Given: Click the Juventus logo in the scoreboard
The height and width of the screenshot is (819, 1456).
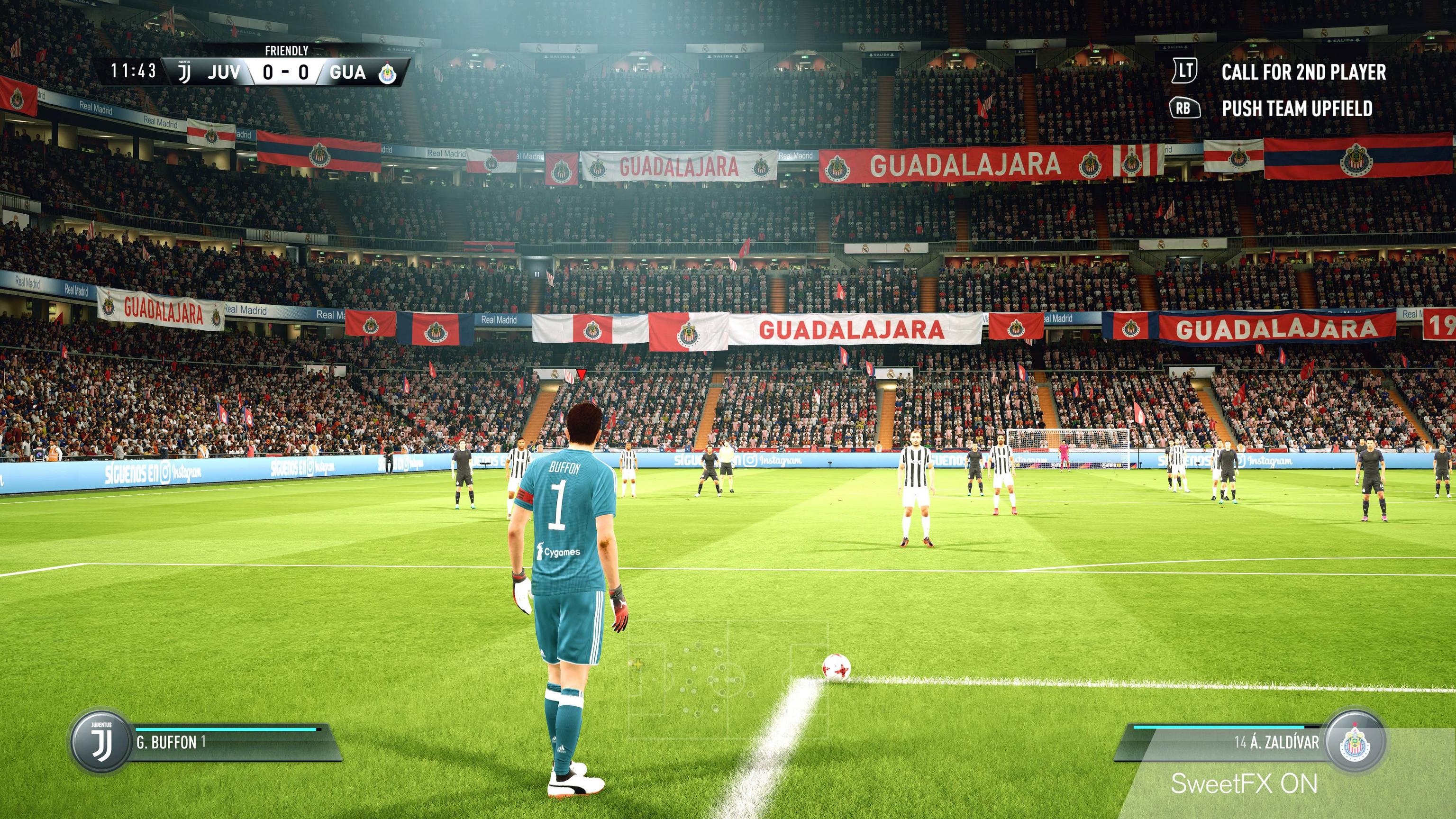Looking at the screenshot, I should (x=184, y=73).
